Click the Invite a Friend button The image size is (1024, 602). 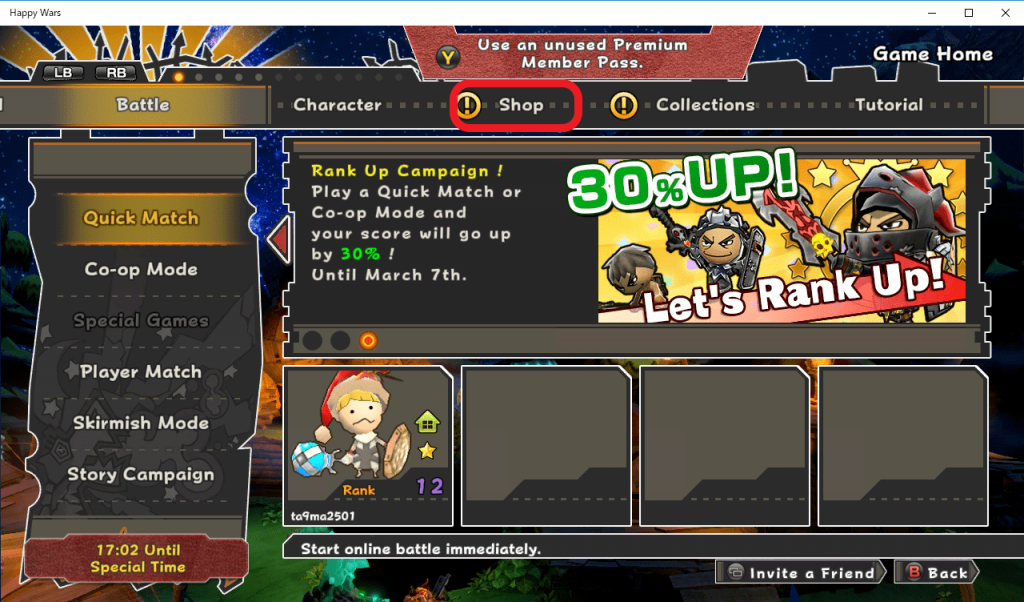tap(802, 573)
